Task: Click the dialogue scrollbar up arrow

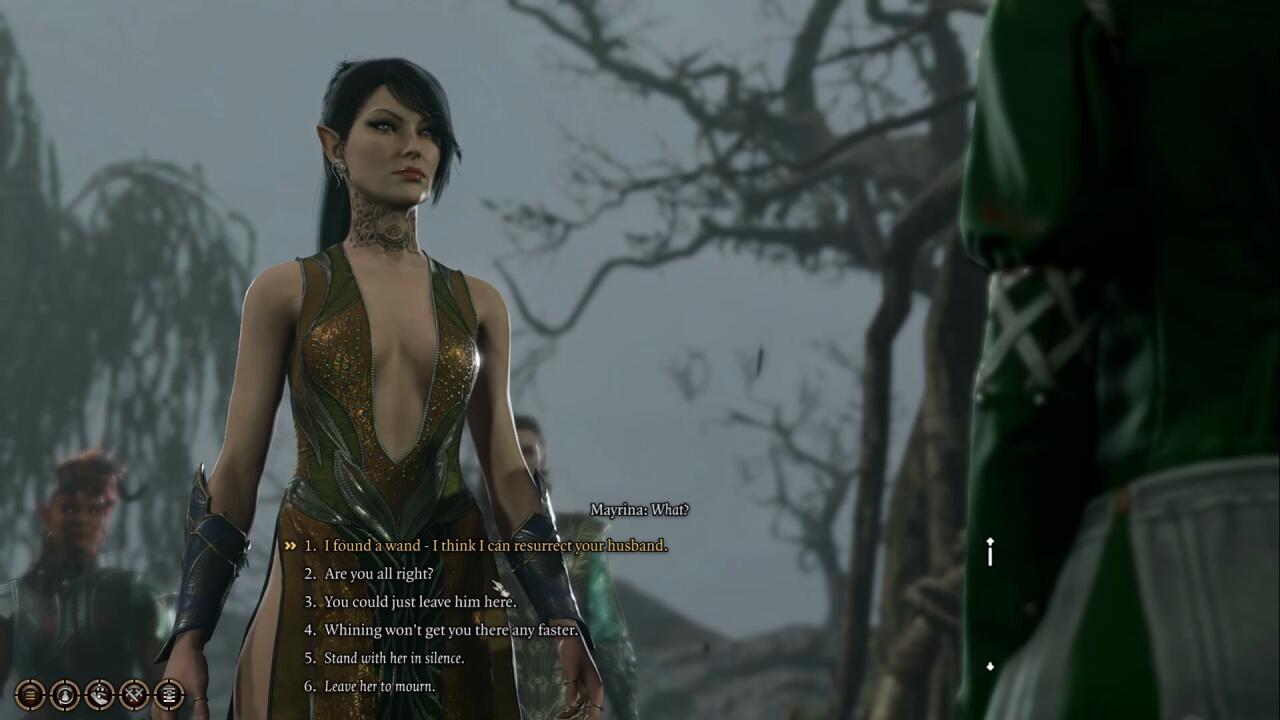Action: (990, 542)
